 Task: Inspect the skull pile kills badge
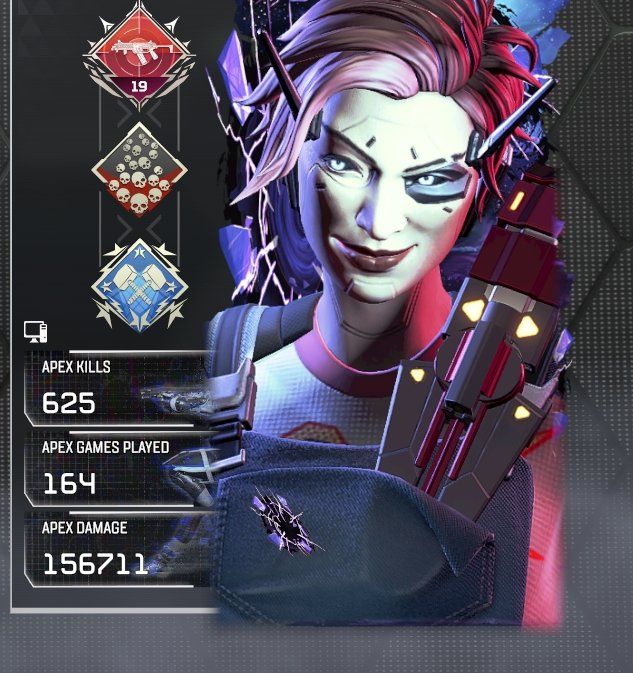coord(139,170)
